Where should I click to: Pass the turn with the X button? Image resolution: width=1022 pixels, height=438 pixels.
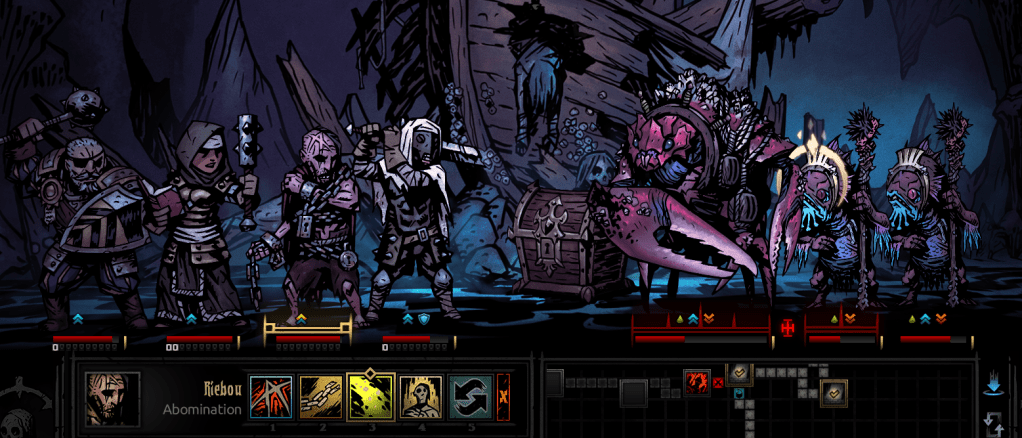pos(503,396)
